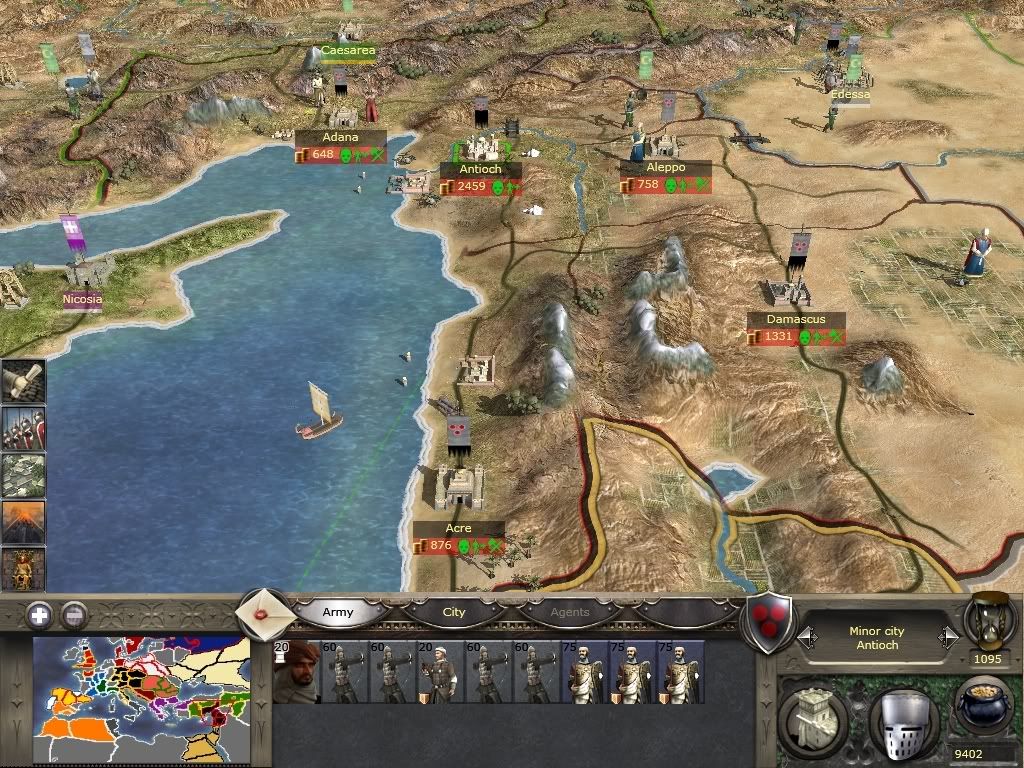Open the king on throne notification

(23, 569)
